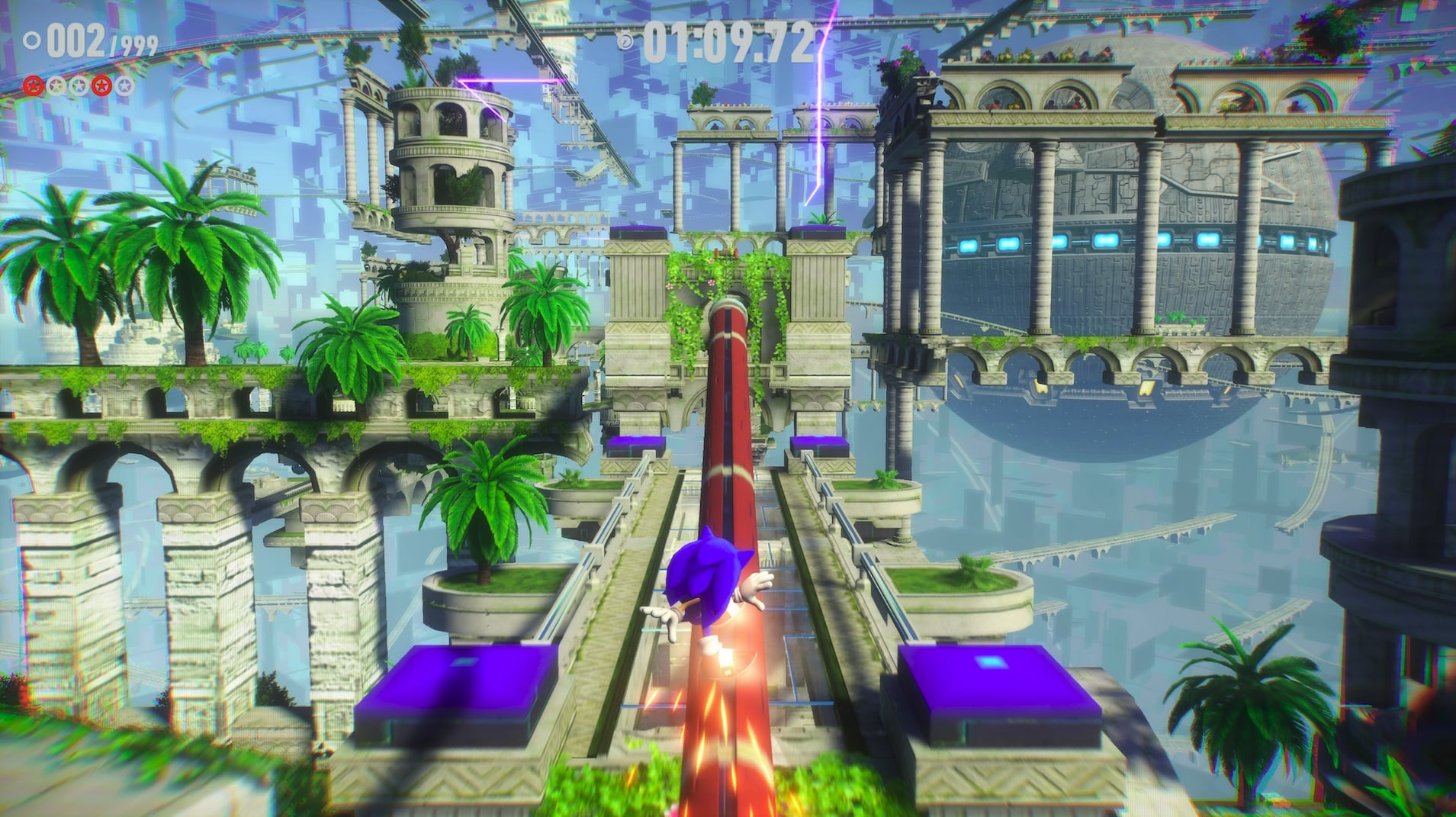This screenshot has width=1456, height=817.
Task: Select the second unfilled star medal
Action: [55, 86]
